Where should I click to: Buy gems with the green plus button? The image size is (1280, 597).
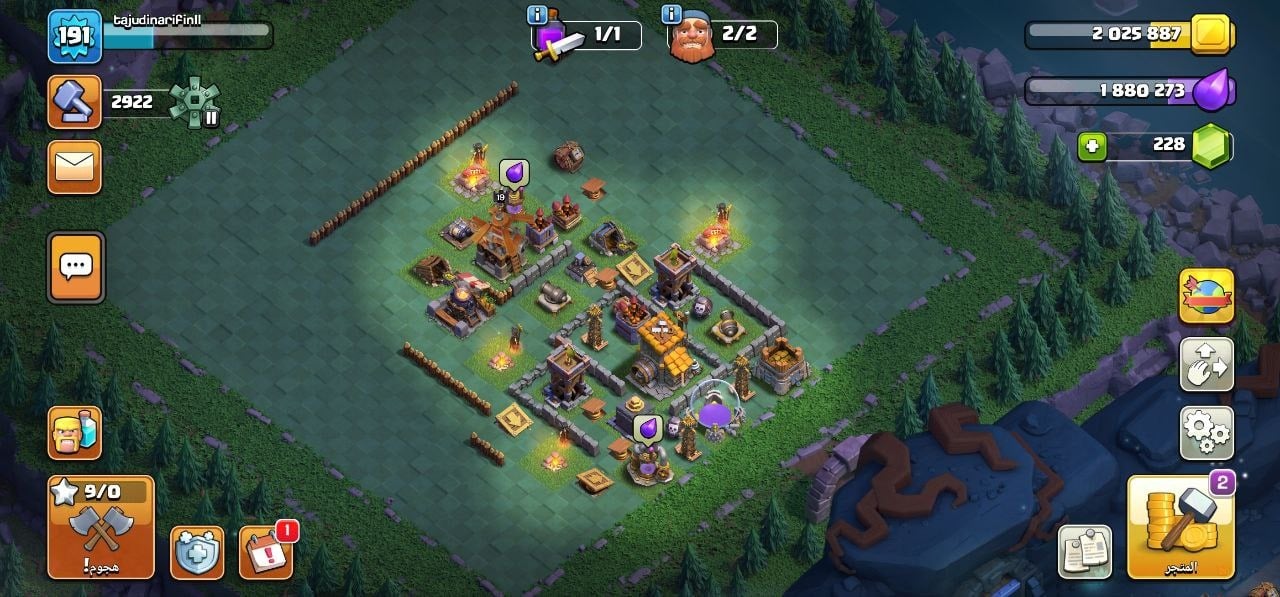1092,146
